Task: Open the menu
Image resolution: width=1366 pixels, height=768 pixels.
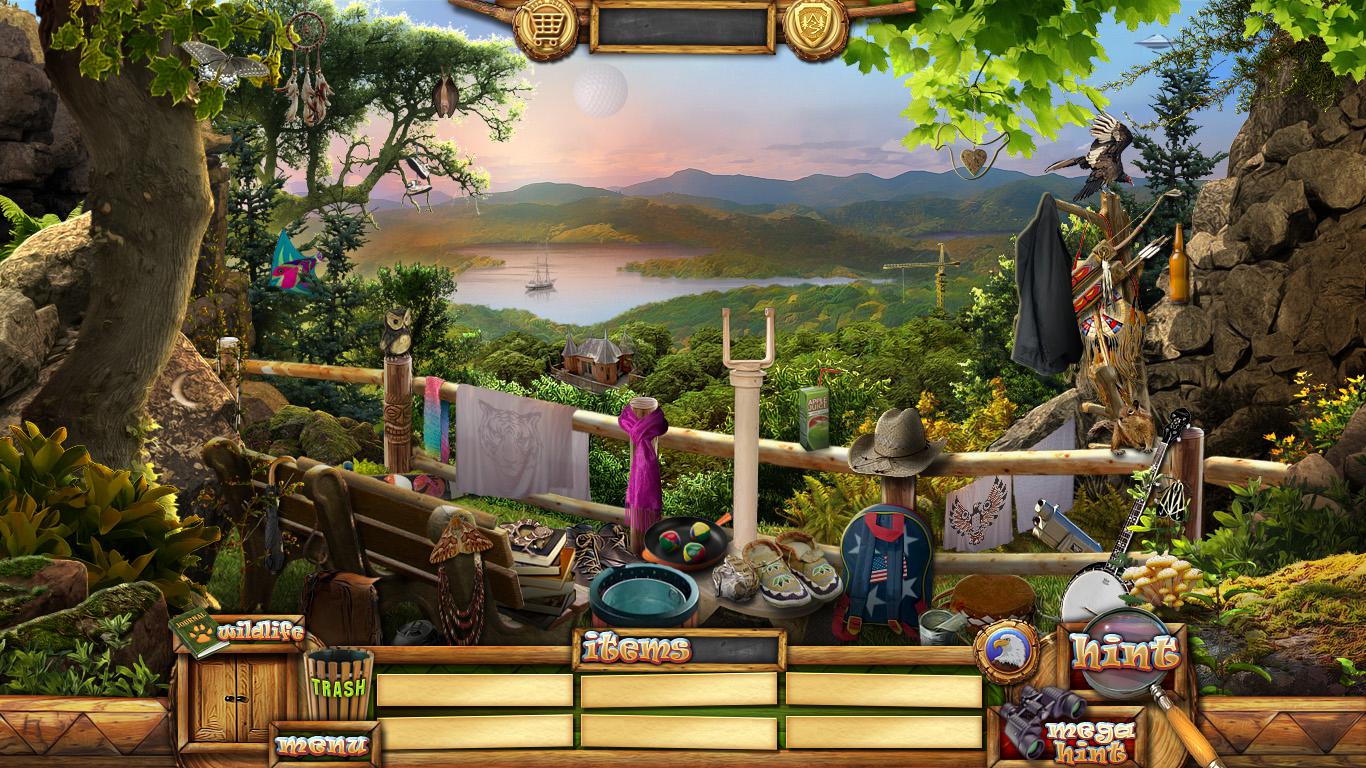Action: (322, 745)
